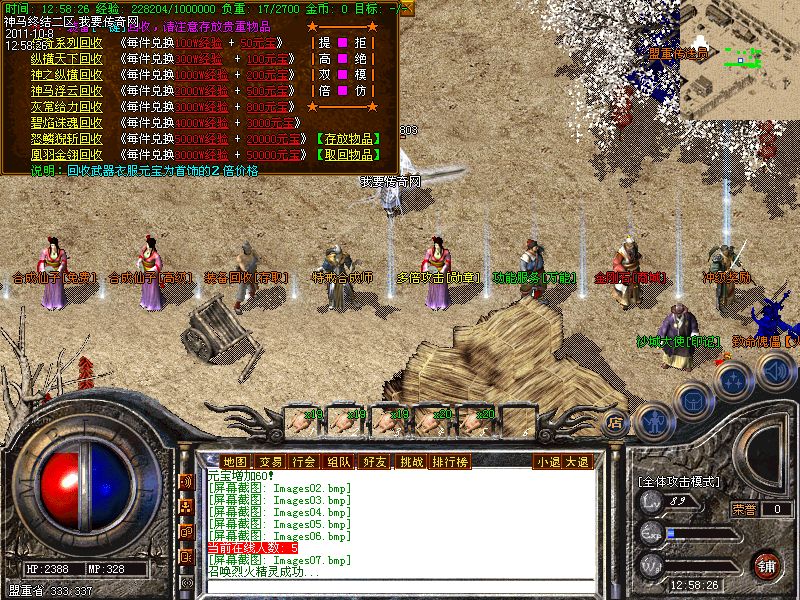Click the green 取回物品 button

pos(346,155)
